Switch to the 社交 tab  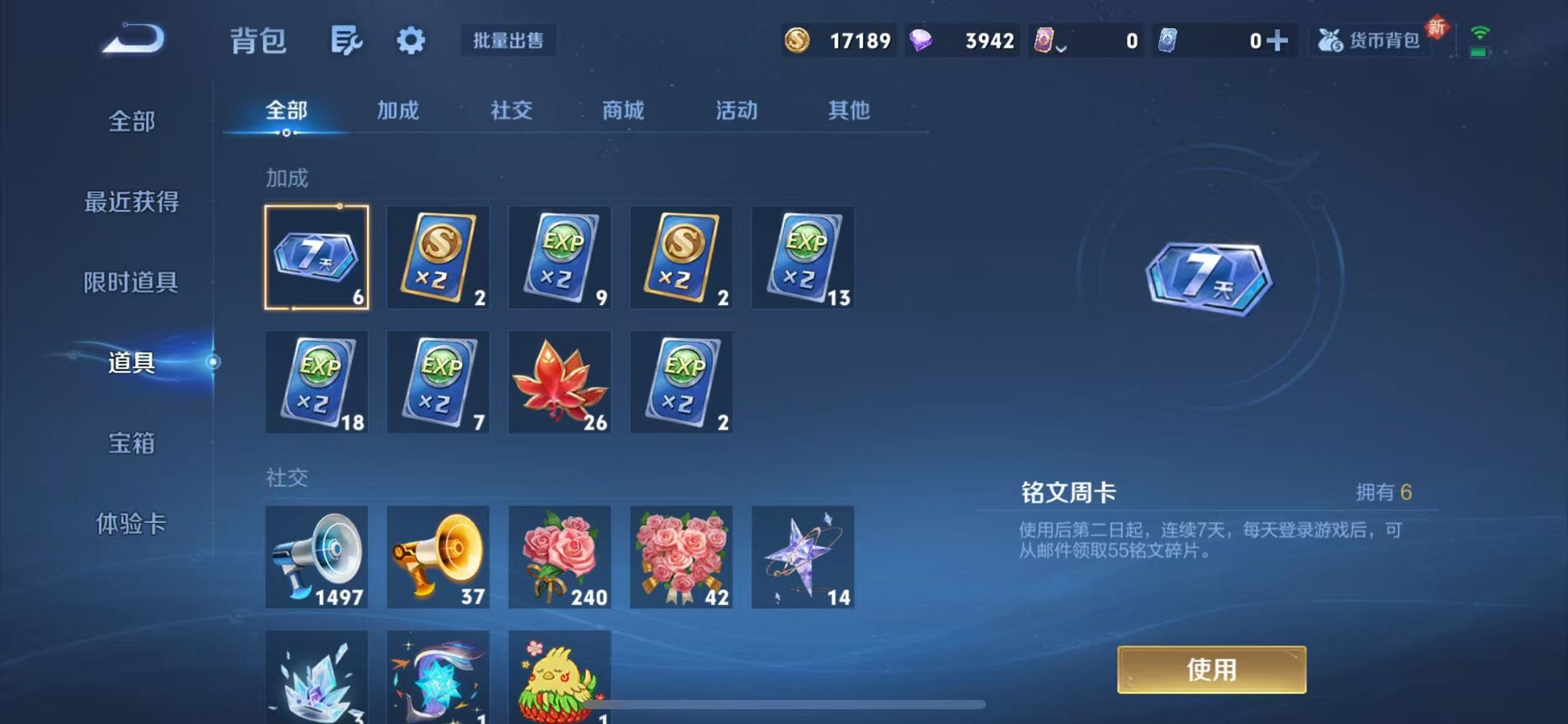point(511,111)
